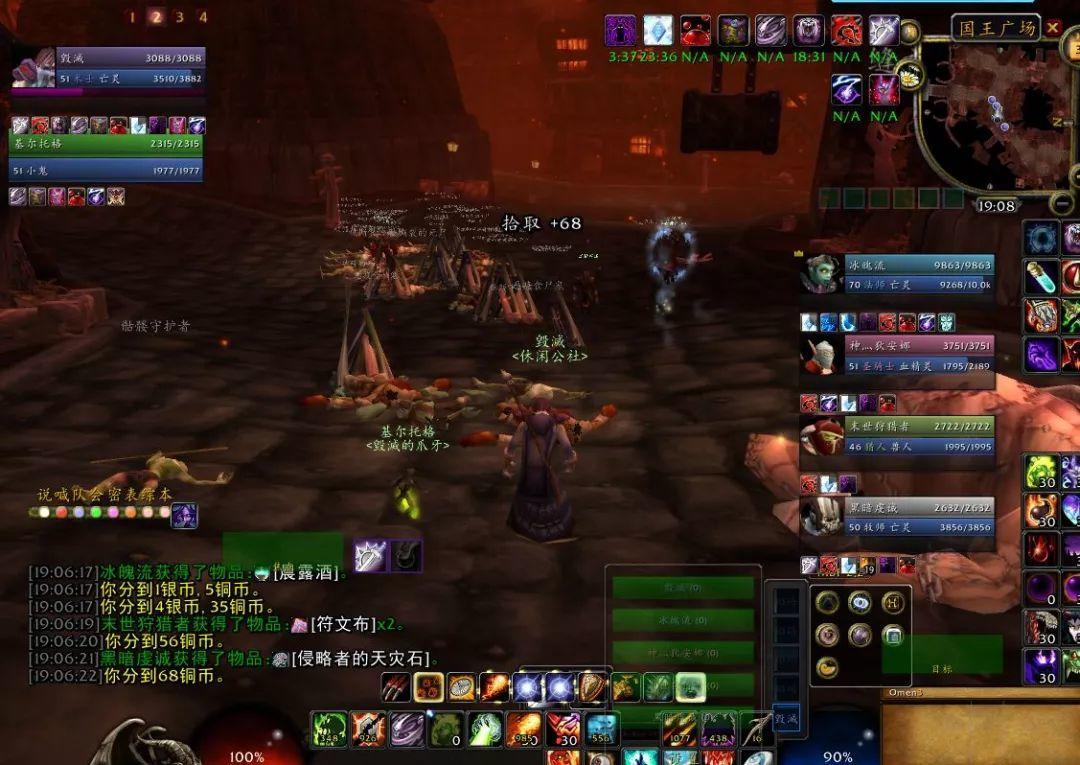Close the minimap with the red X
1080x765 pixels.
1053,28
